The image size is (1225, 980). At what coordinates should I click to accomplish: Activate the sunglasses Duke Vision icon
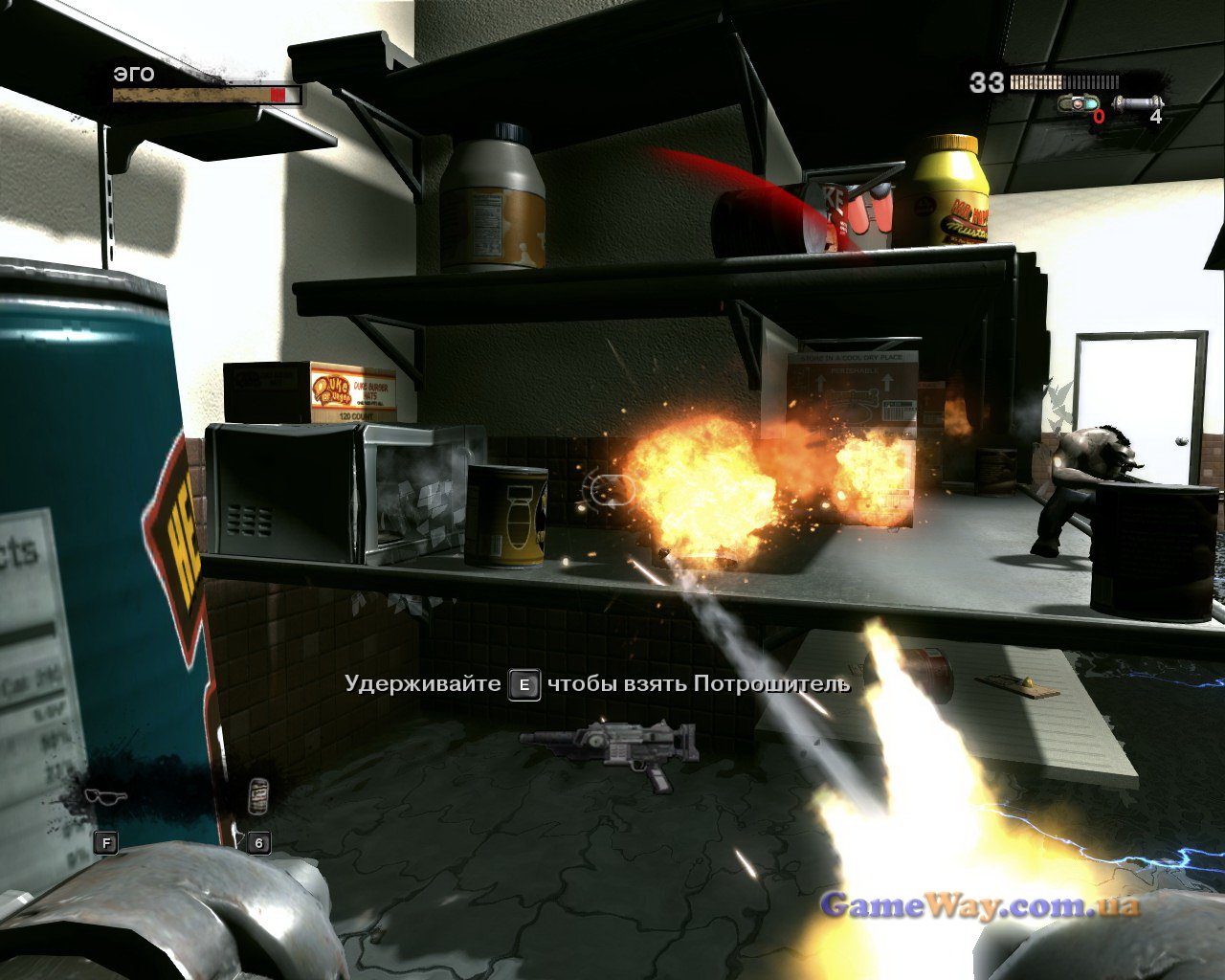coord(105,796)
